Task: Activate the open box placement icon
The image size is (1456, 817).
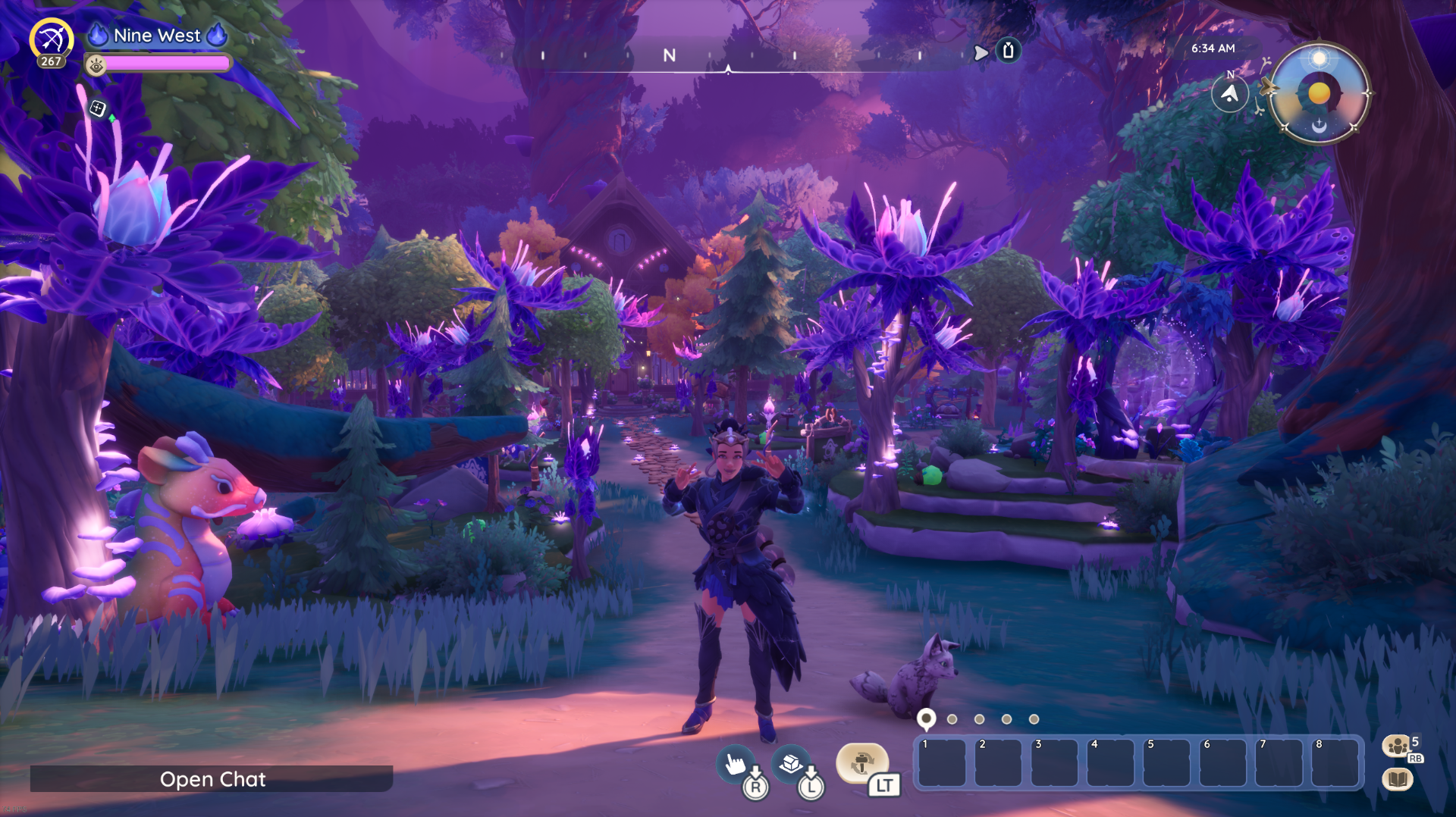Action: click(791, 763)
